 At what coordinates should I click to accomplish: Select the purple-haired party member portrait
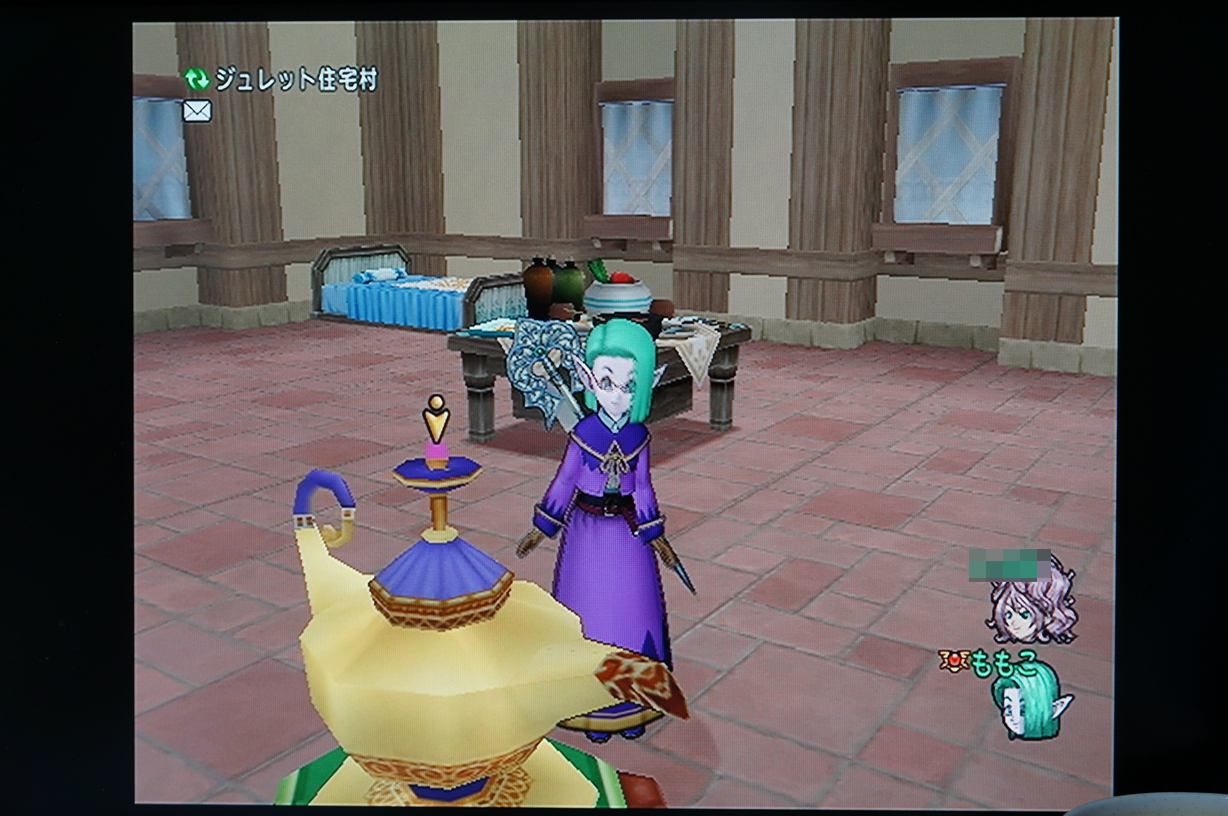[1033, 609]
